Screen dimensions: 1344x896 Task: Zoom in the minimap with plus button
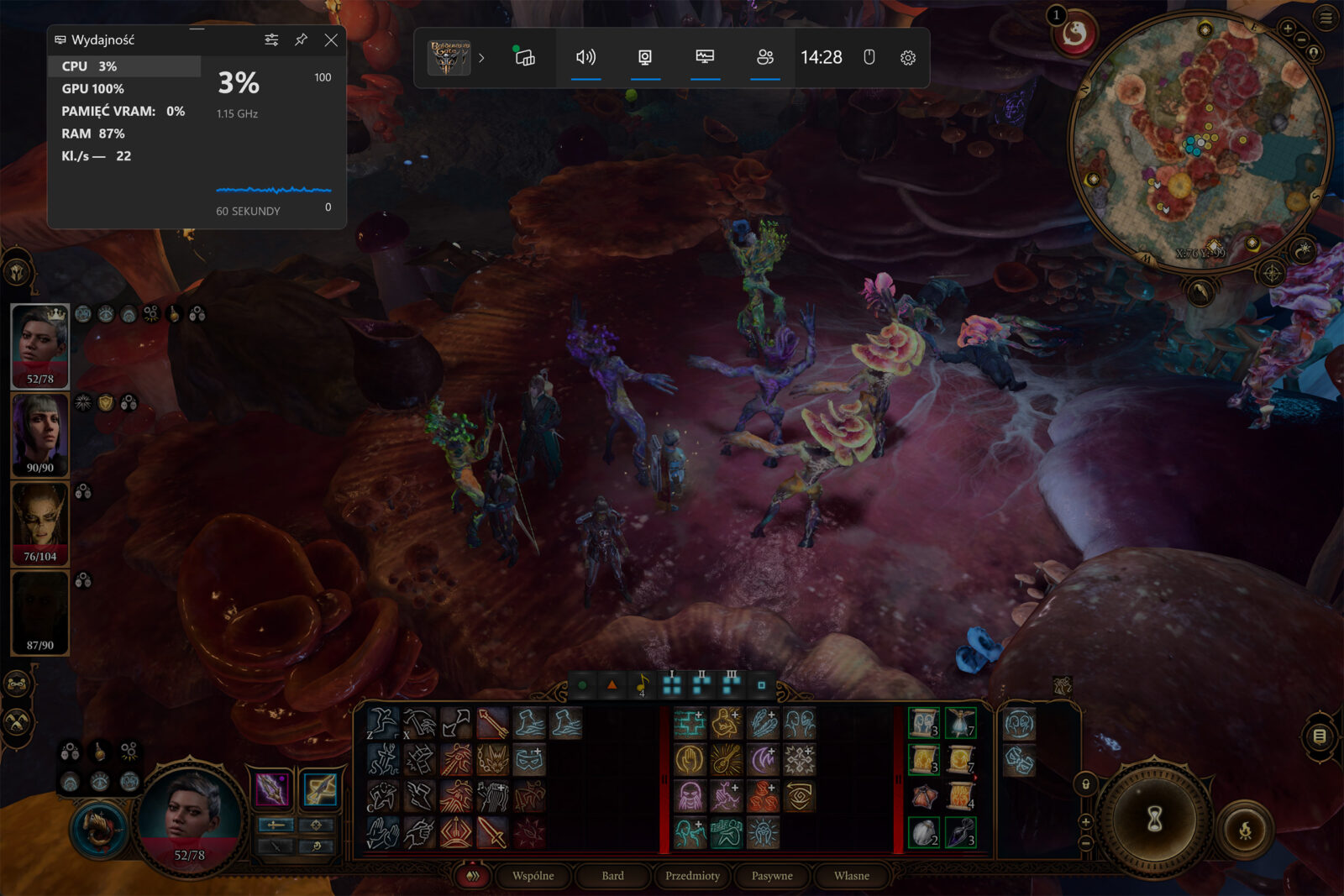(x=1288, y=29)
